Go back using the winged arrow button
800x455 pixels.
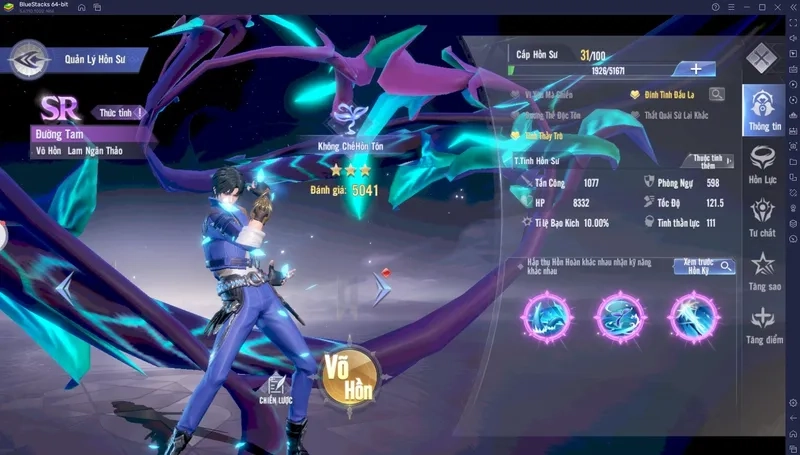point(30,59)
